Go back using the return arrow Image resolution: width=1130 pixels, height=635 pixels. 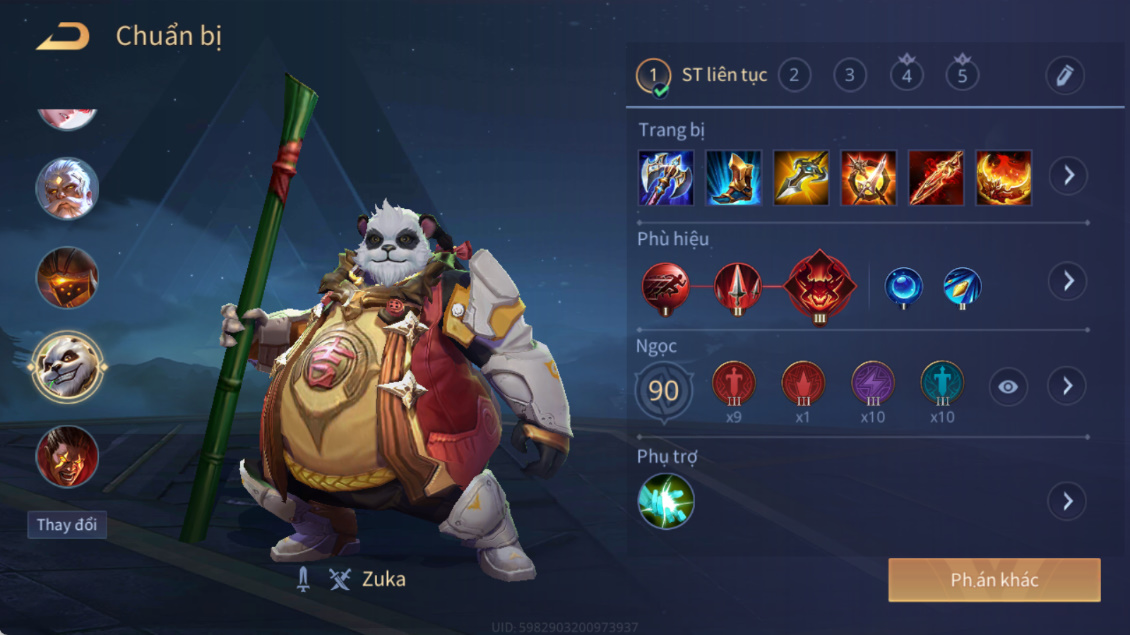(x=62, y=38)
